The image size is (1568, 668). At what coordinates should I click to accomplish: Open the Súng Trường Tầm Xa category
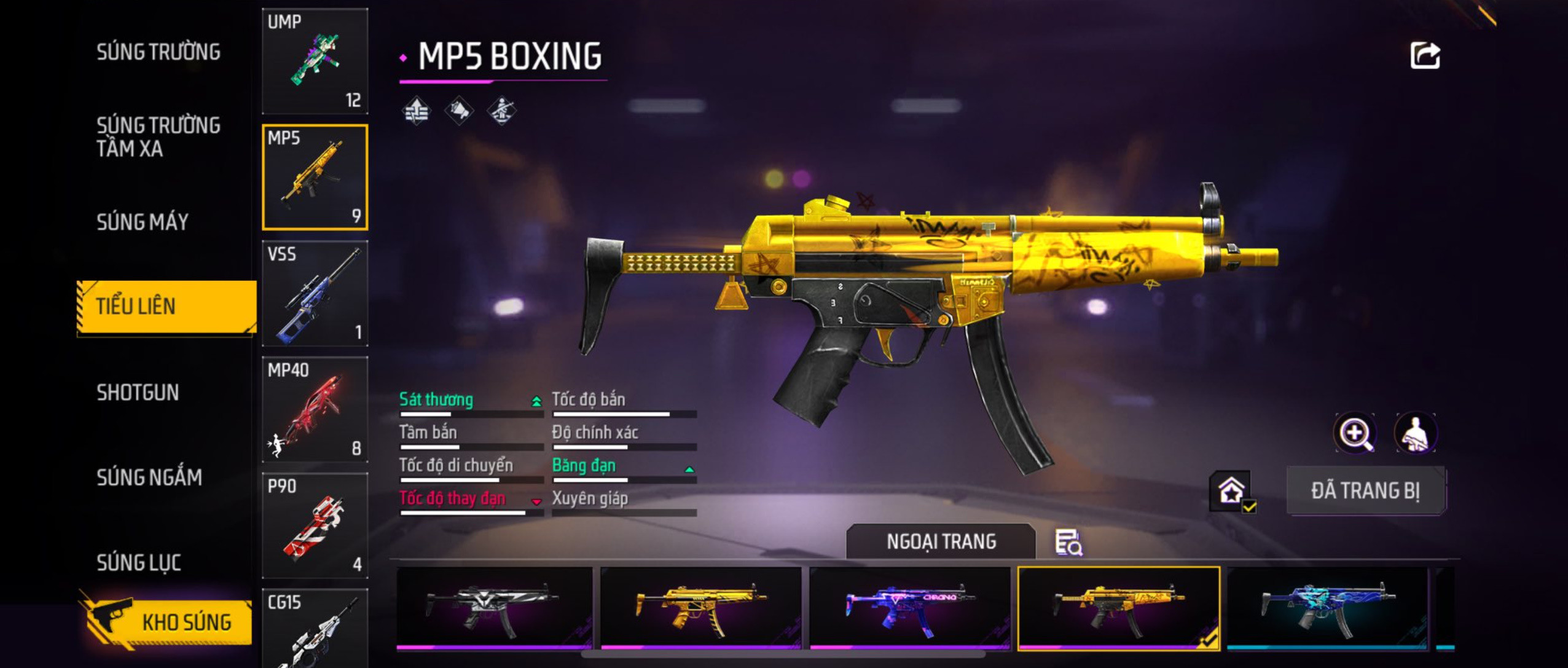[158, 136]
